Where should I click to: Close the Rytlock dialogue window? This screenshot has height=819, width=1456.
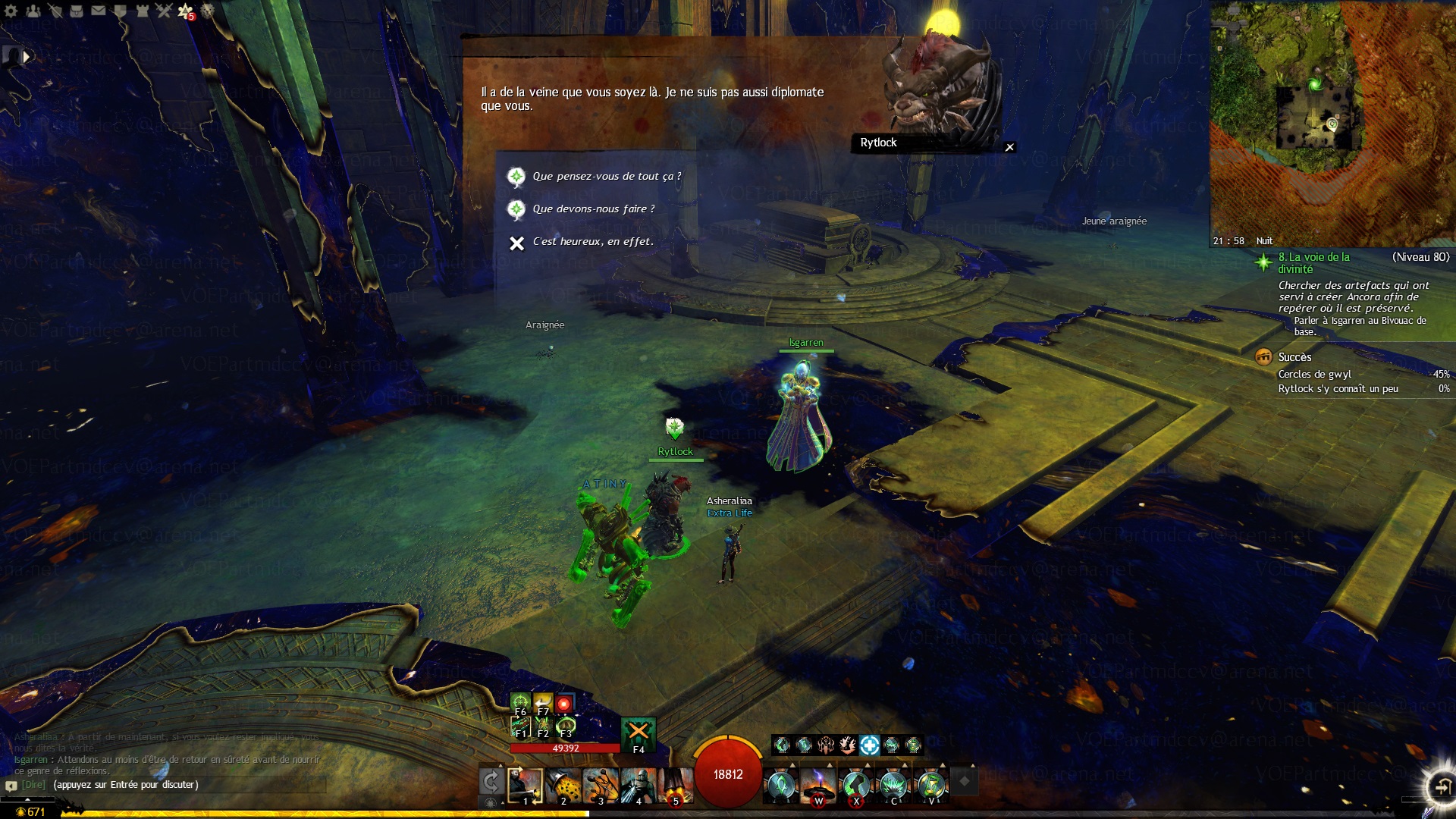(1009, 147)
